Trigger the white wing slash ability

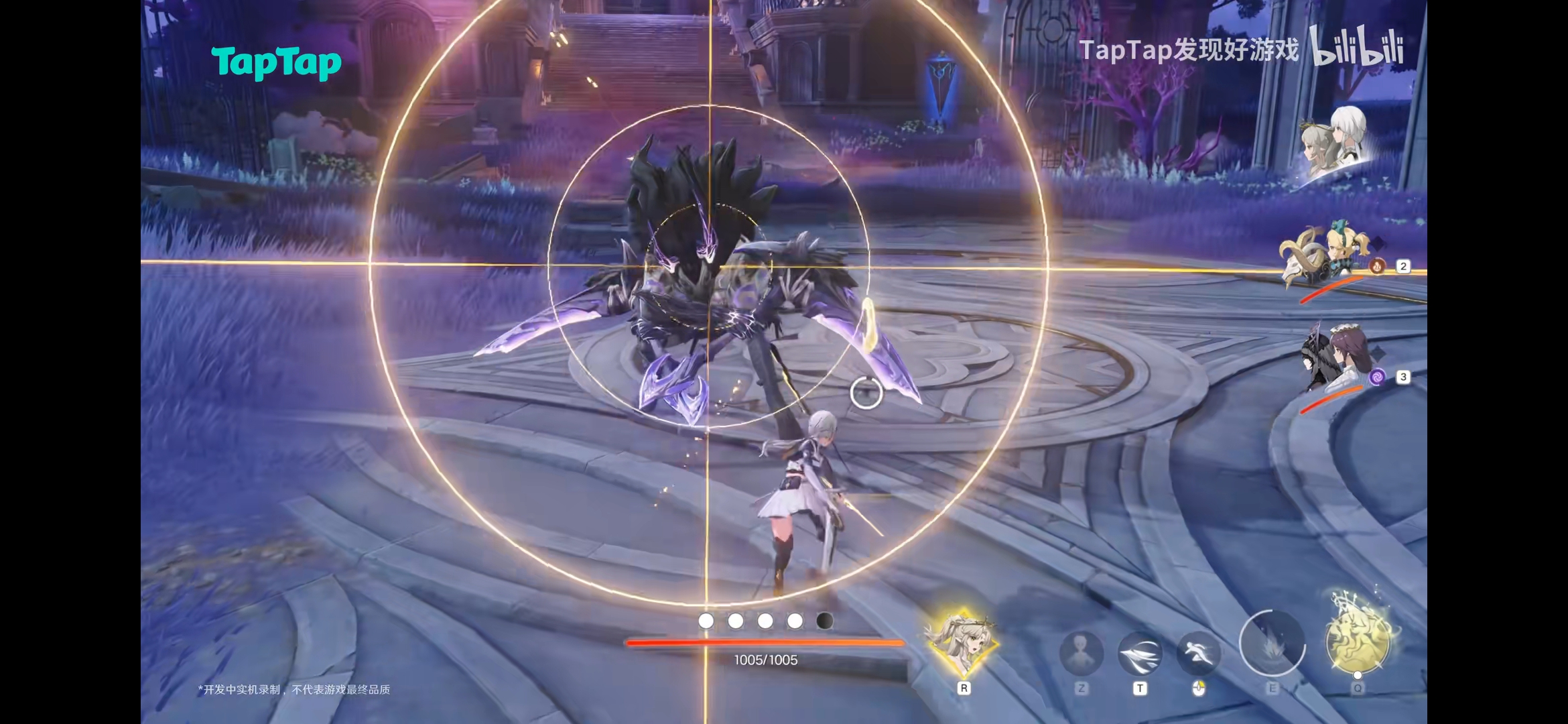pyautogui.click(x=1140, y=652)
